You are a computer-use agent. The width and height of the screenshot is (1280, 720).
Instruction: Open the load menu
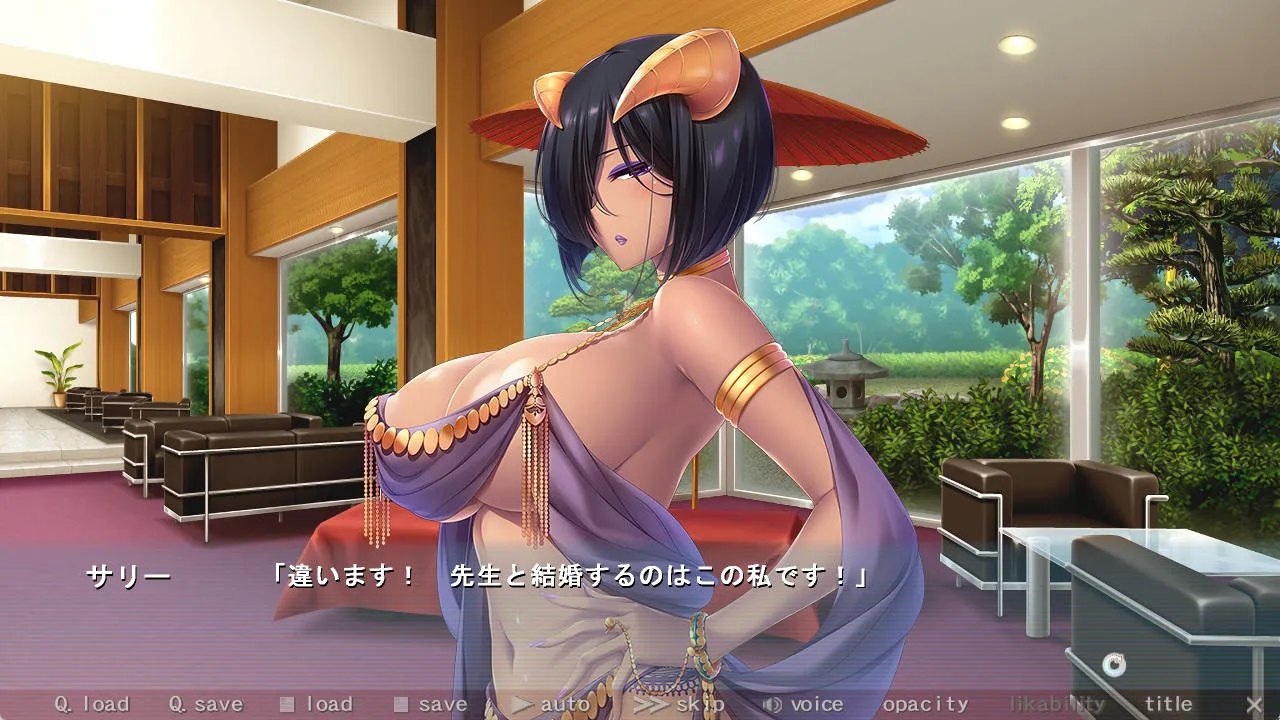pyautogui.click(x=317, y=704)
